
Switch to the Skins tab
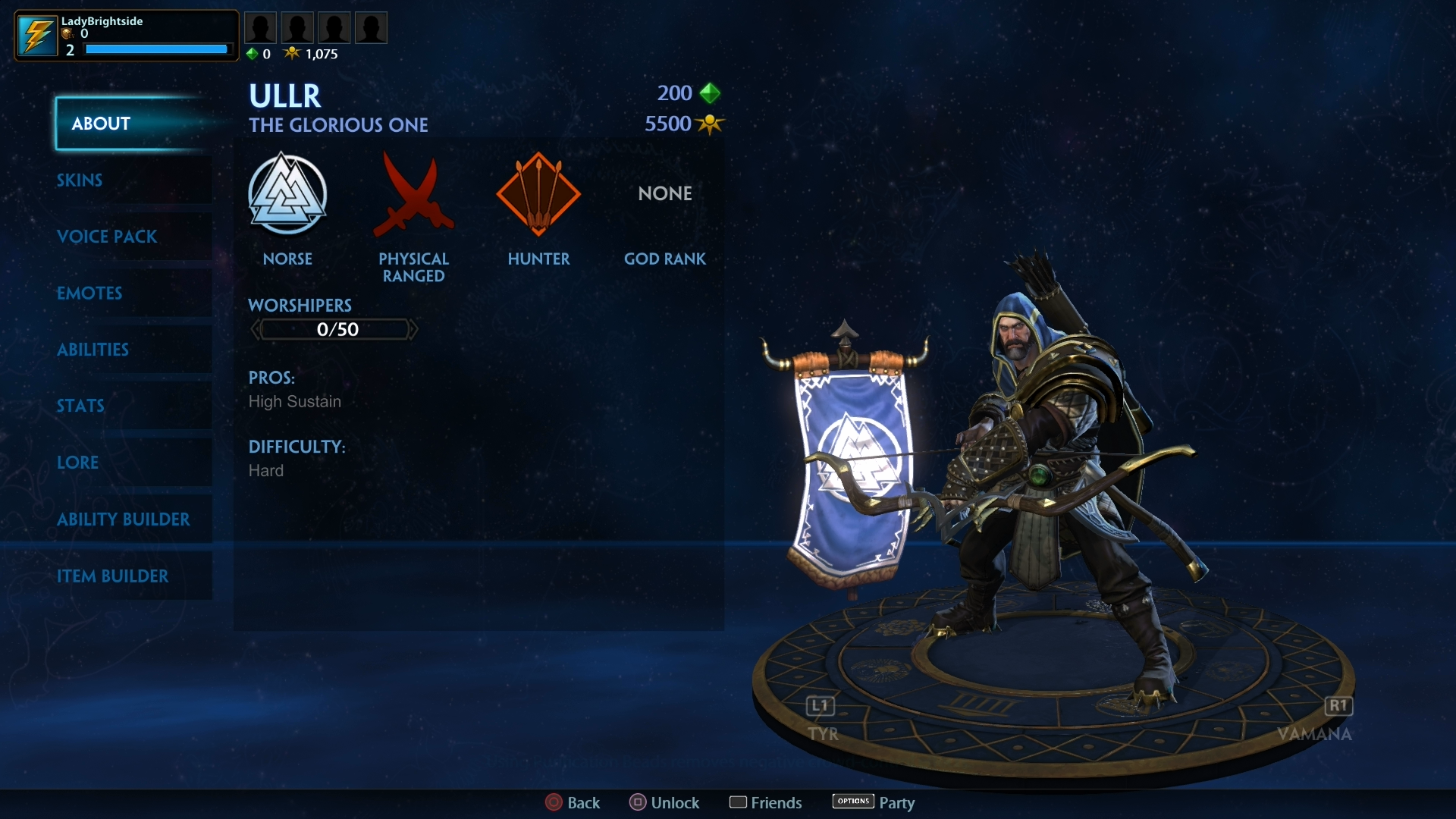(80, 180)
